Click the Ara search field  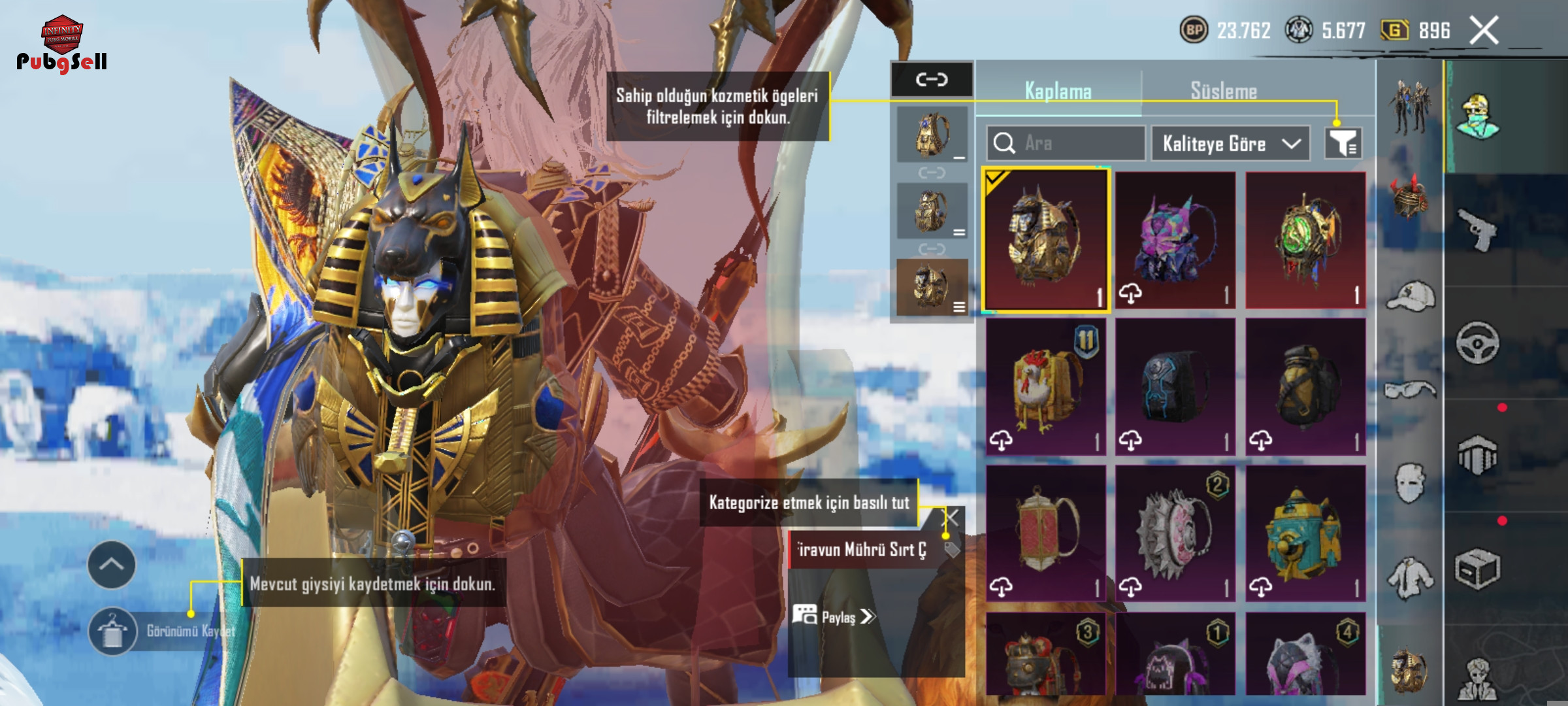coord(1066,143)
